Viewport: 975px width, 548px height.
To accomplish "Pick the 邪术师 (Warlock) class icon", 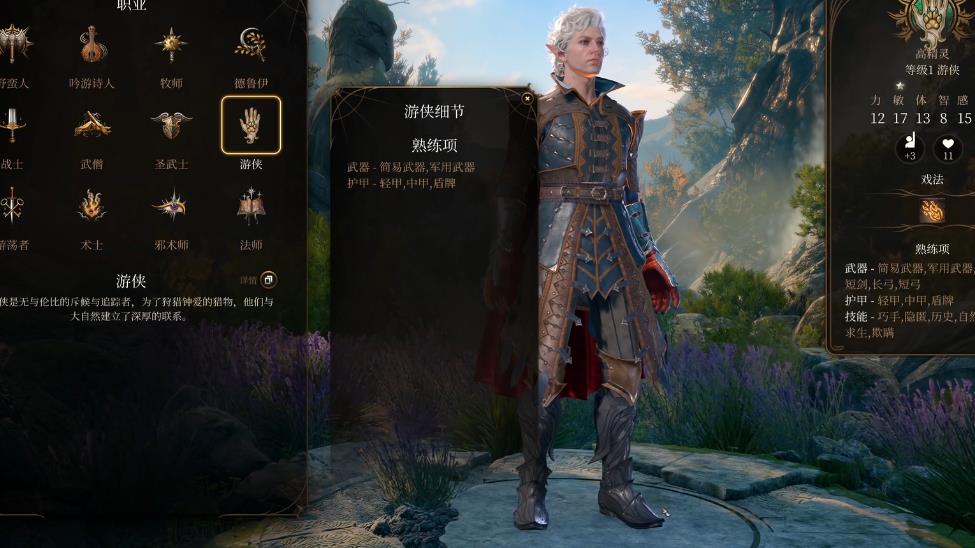I will pos(171,206).
